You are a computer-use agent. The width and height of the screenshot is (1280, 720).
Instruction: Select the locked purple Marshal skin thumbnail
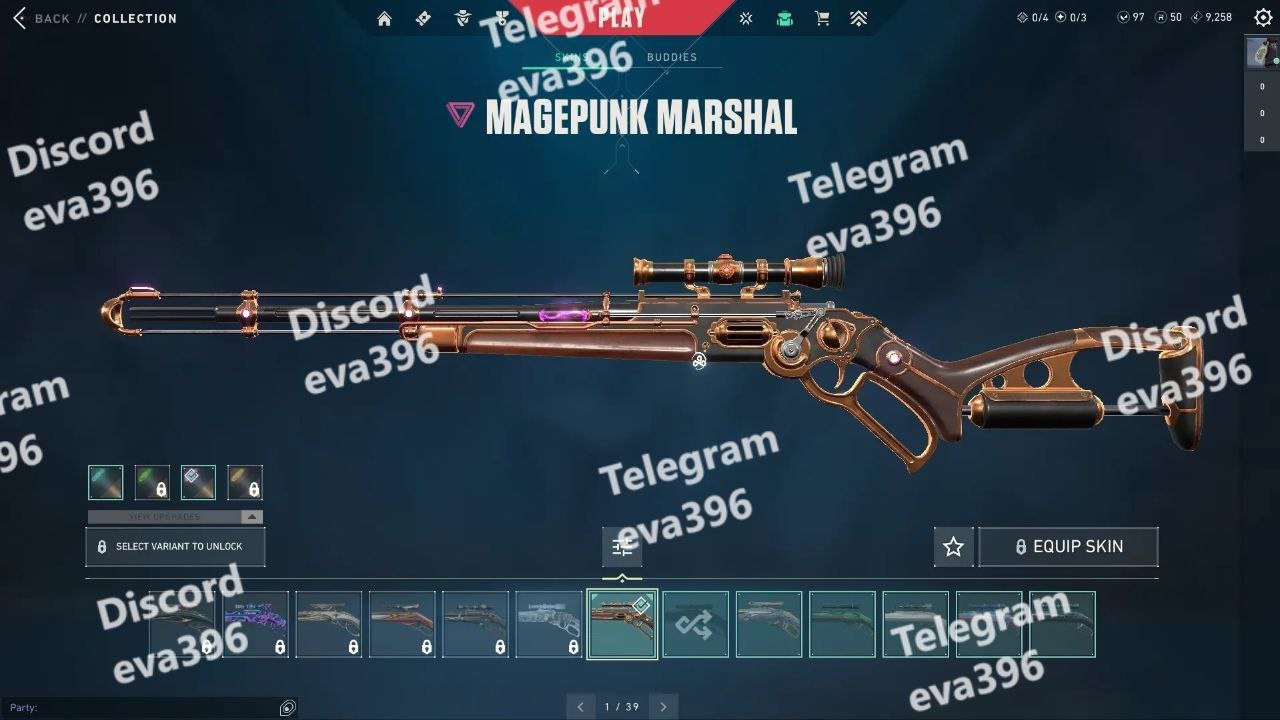coord(255,625)
